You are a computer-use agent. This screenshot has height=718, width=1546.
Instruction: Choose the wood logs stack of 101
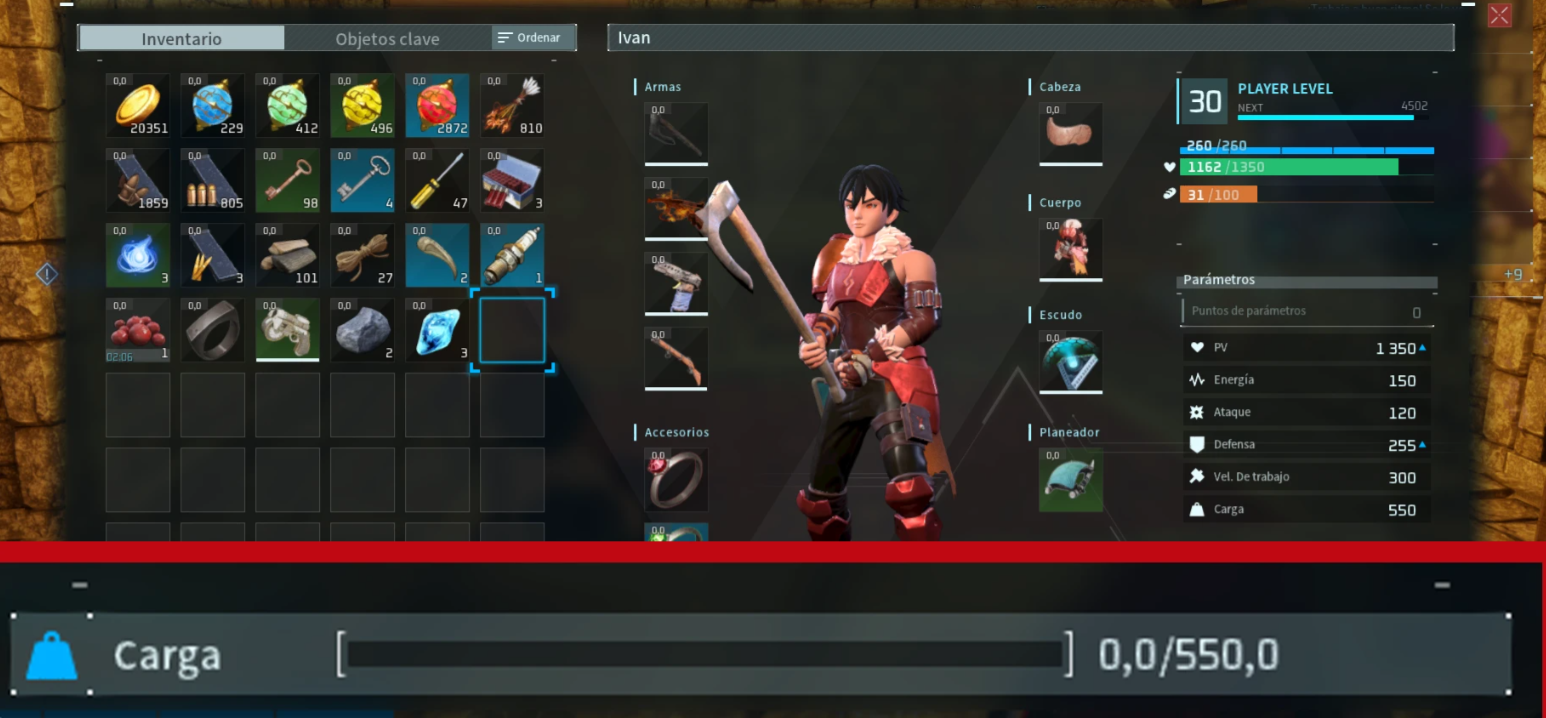(287, 255)
